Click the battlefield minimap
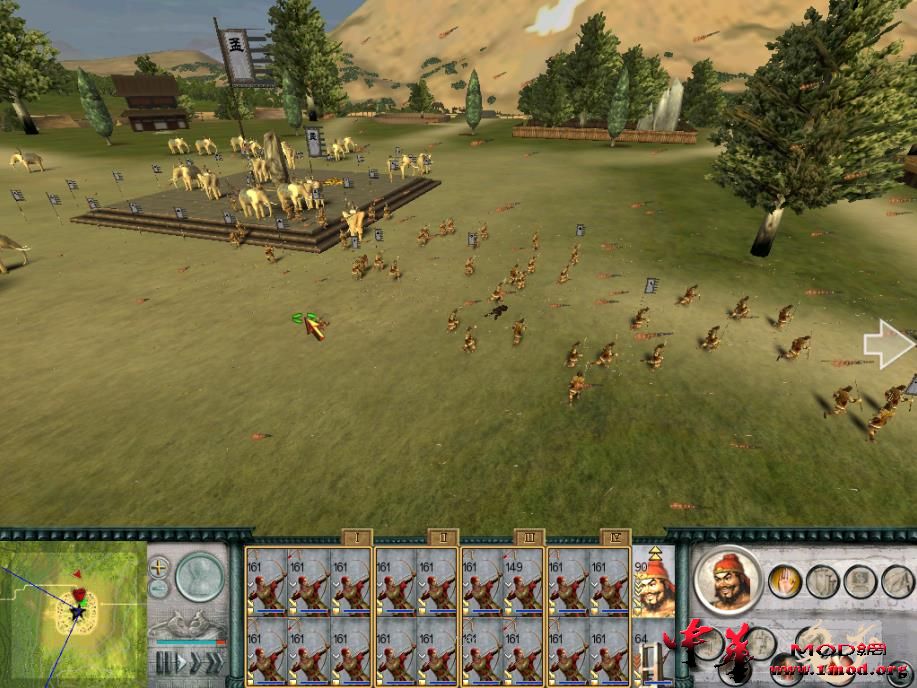This screenshot has height=688, width=917. (73, 612)
